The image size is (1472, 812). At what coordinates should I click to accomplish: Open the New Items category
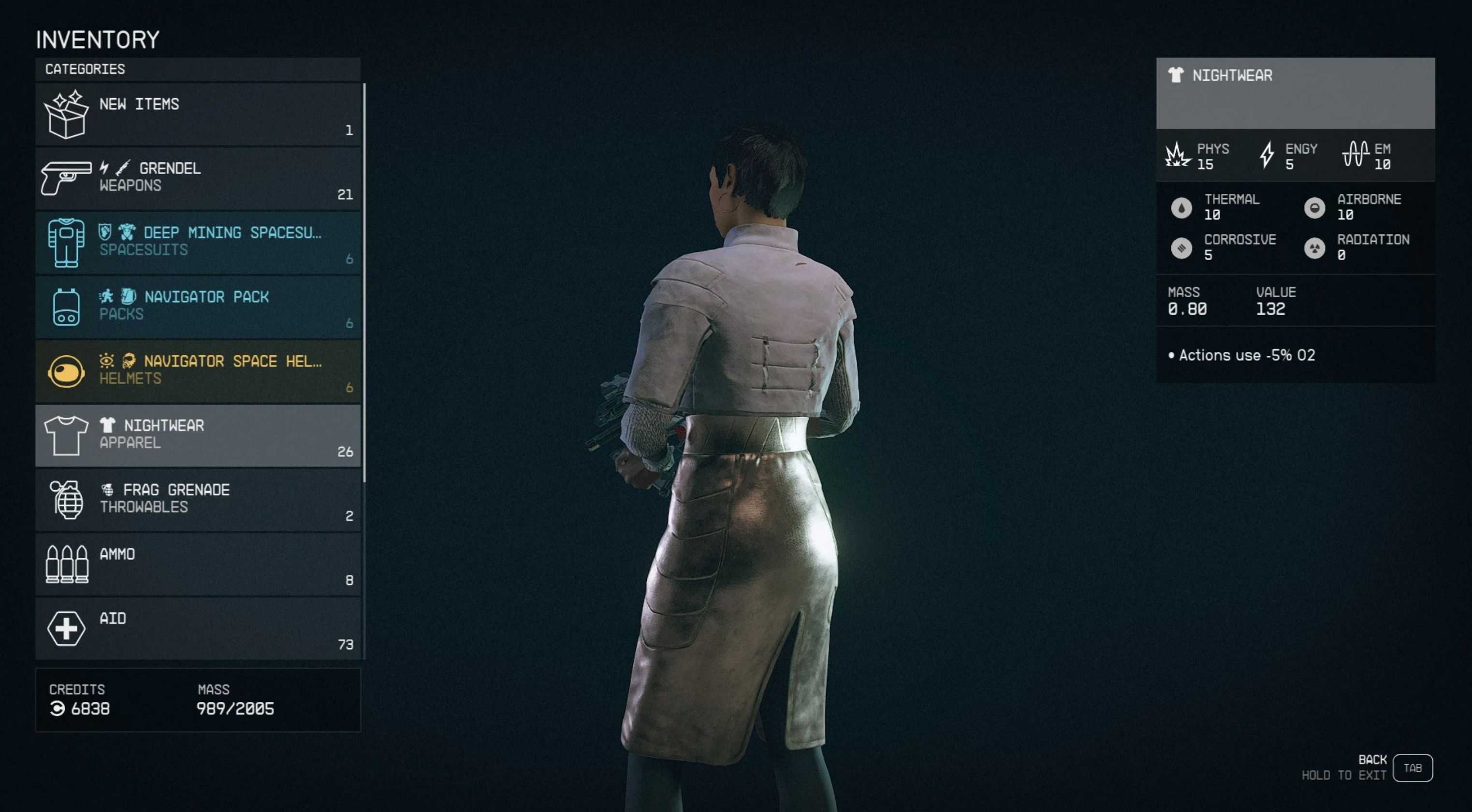point(198,114)
